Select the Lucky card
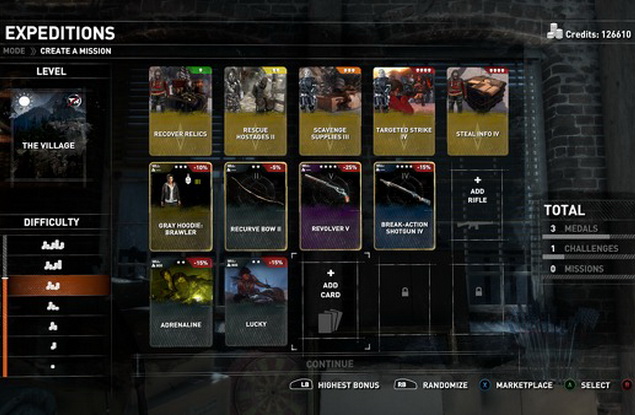This screenshot has width=635, height=415. click(255, 301)
